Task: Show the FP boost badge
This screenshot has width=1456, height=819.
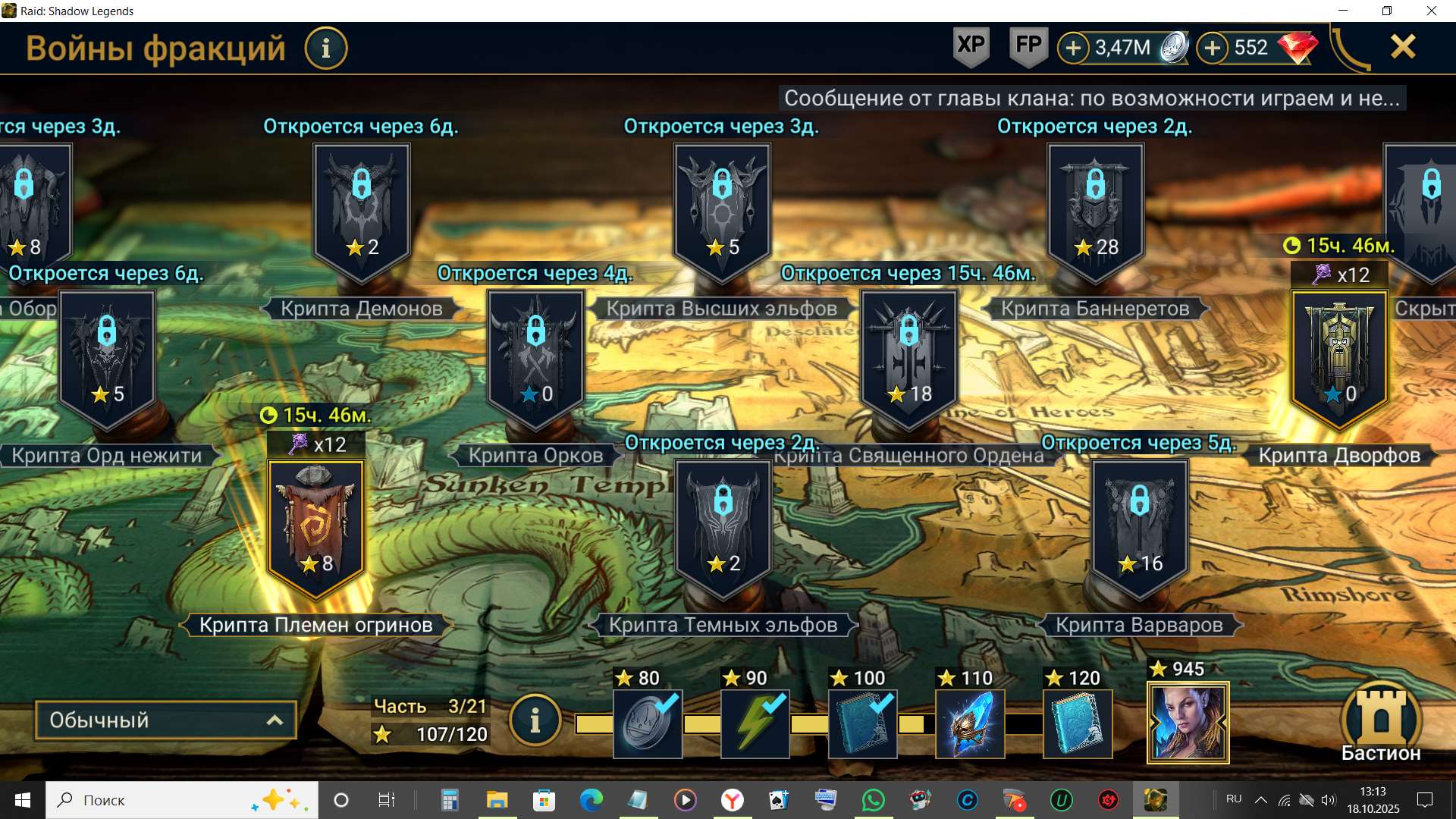Action: tap(1028, 46)
